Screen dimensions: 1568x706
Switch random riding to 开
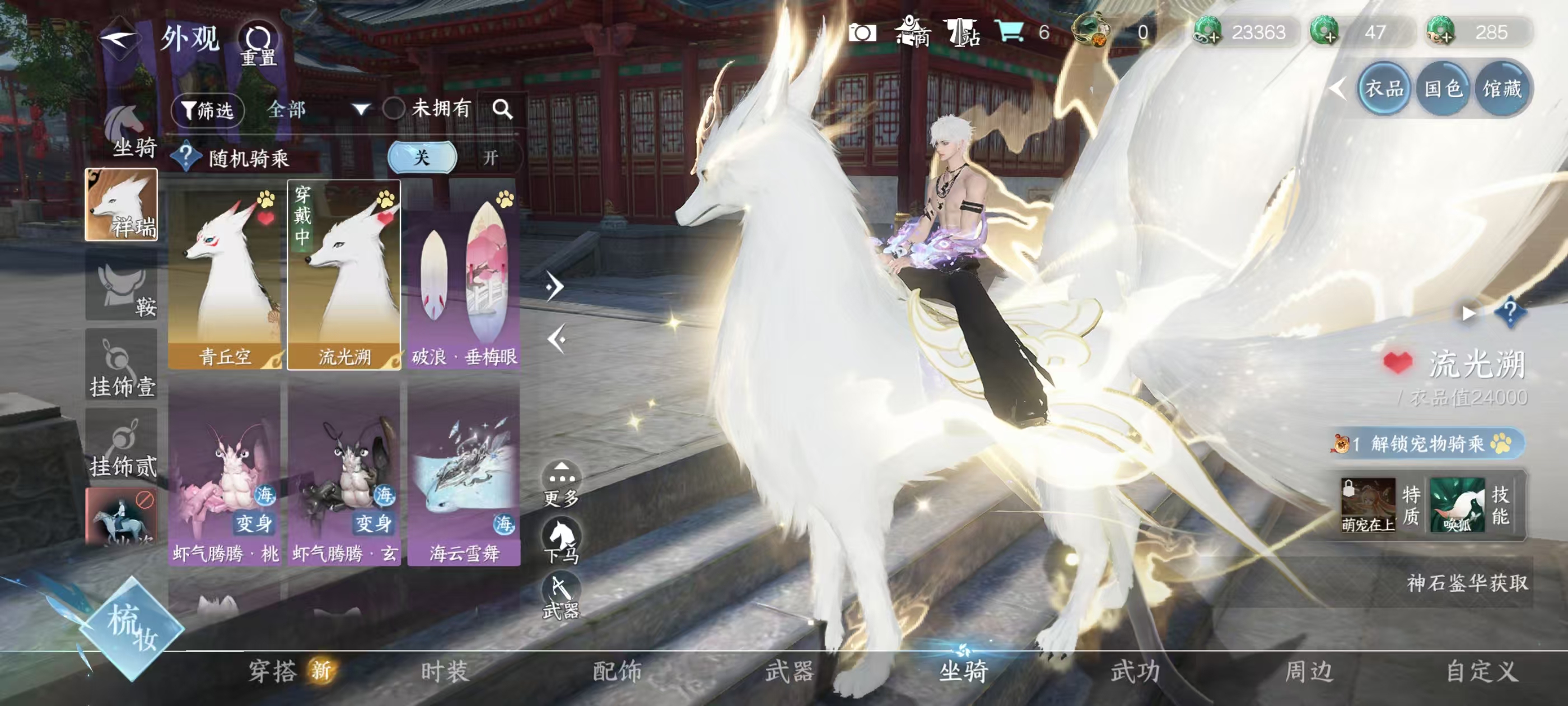click(491, 158)
